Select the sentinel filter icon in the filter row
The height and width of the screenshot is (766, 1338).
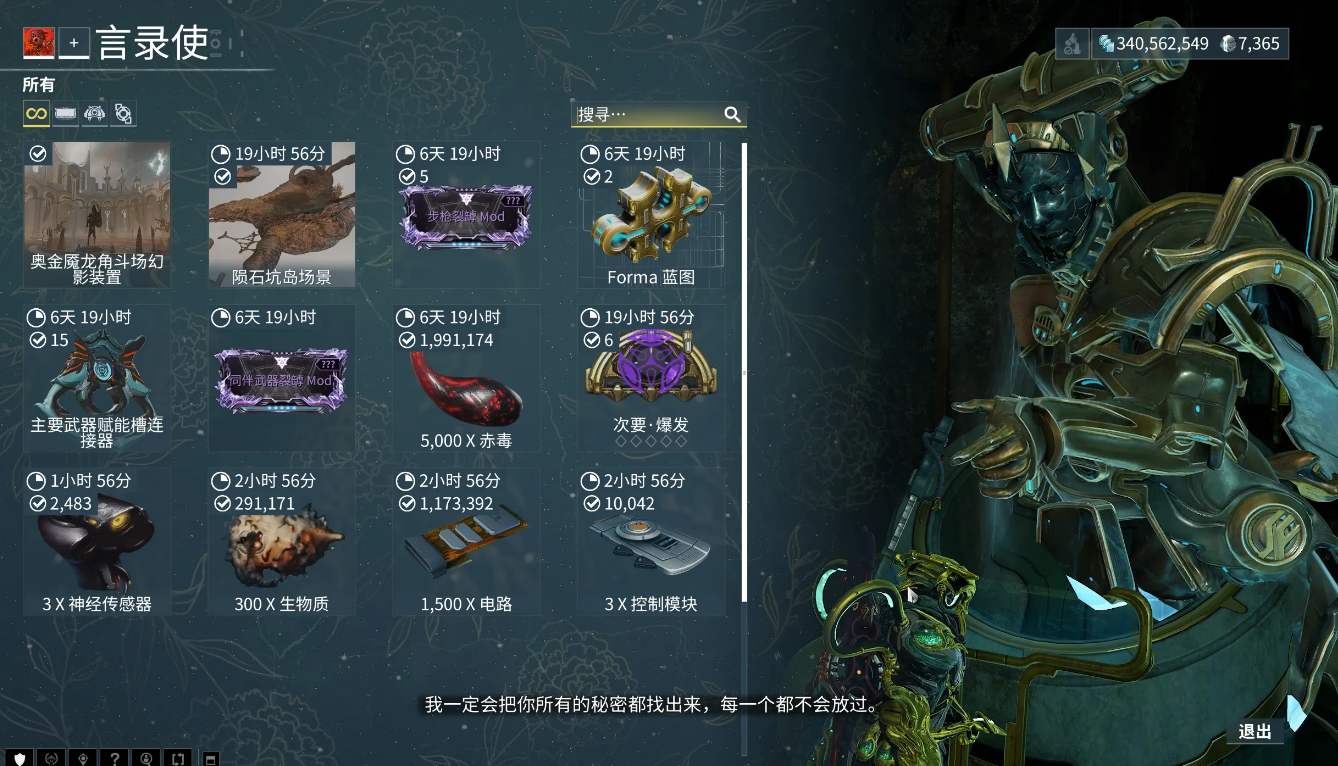(94, 113)
